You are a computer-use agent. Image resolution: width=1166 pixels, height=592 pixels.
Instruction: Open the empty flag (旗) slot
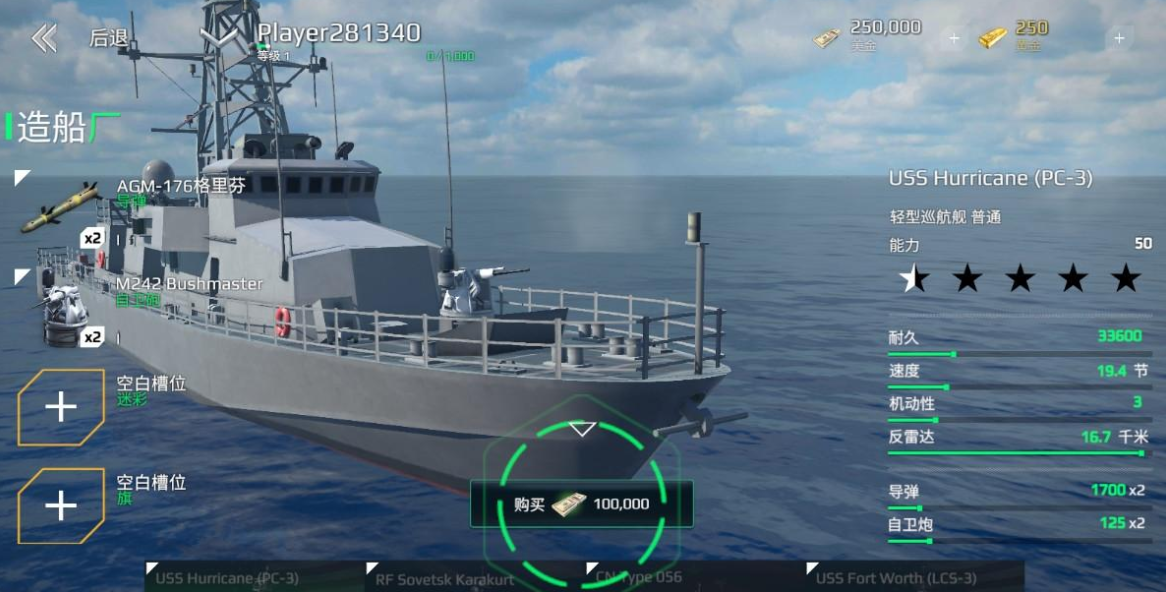[61, 506]
